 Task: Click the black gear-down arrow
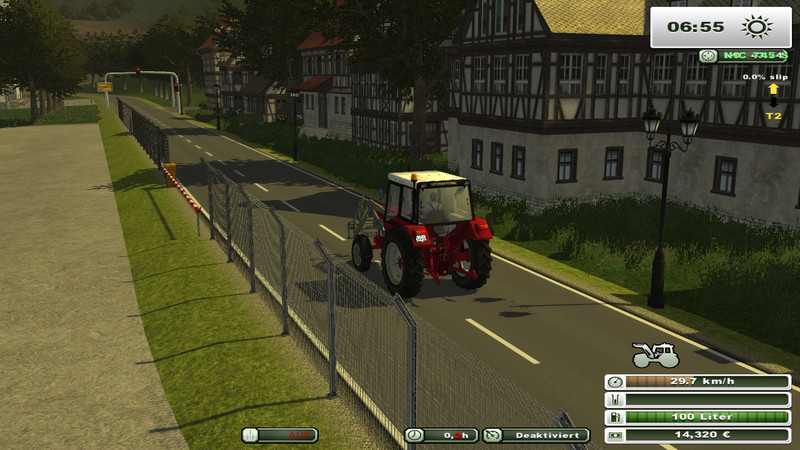coord(773,103)
